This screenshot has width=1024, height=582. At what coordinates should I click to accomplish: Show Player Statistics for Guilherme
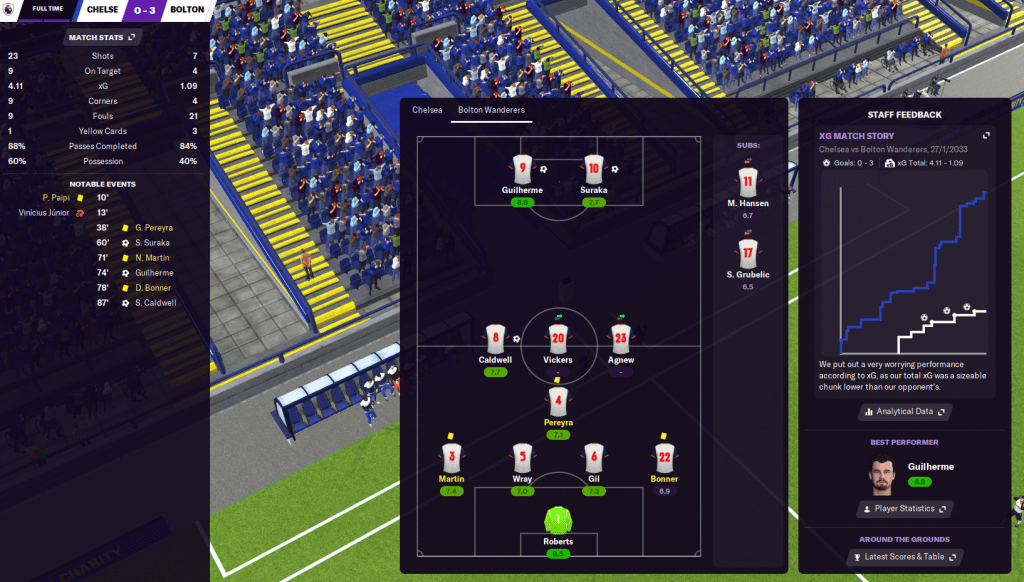point(904,509)
